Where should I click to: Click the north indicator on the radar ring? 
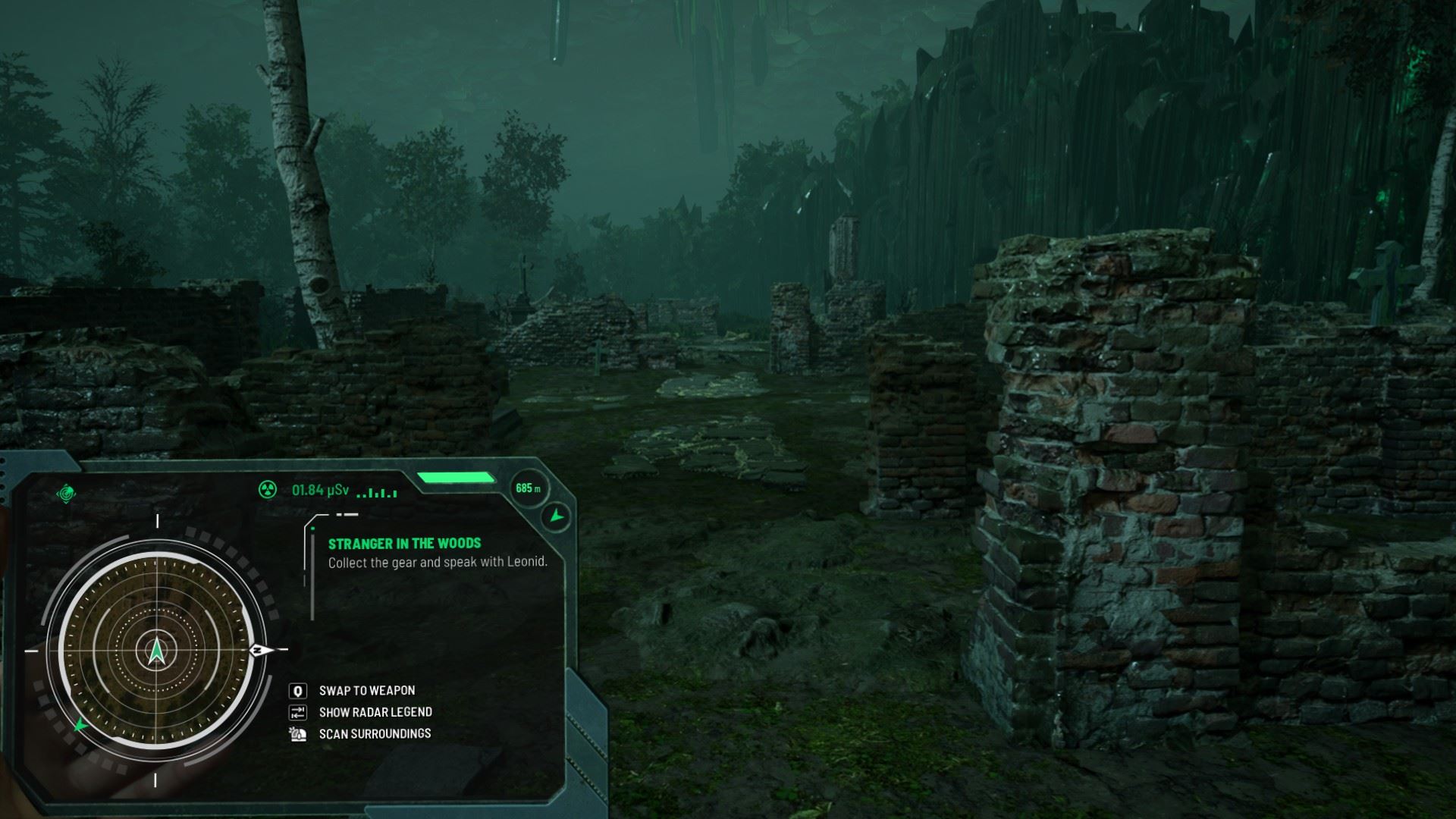[258, 650]
